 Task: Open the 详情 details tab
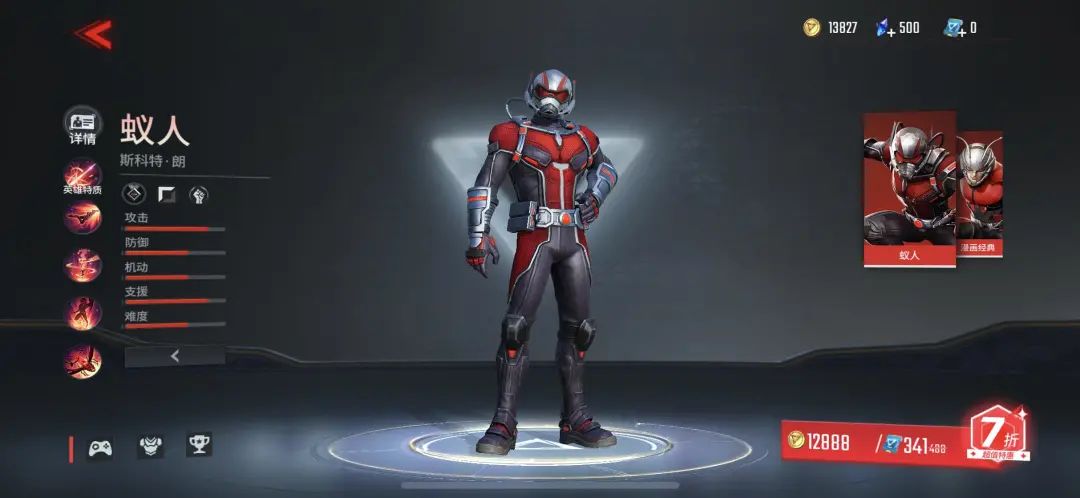[x=82, y=127]
